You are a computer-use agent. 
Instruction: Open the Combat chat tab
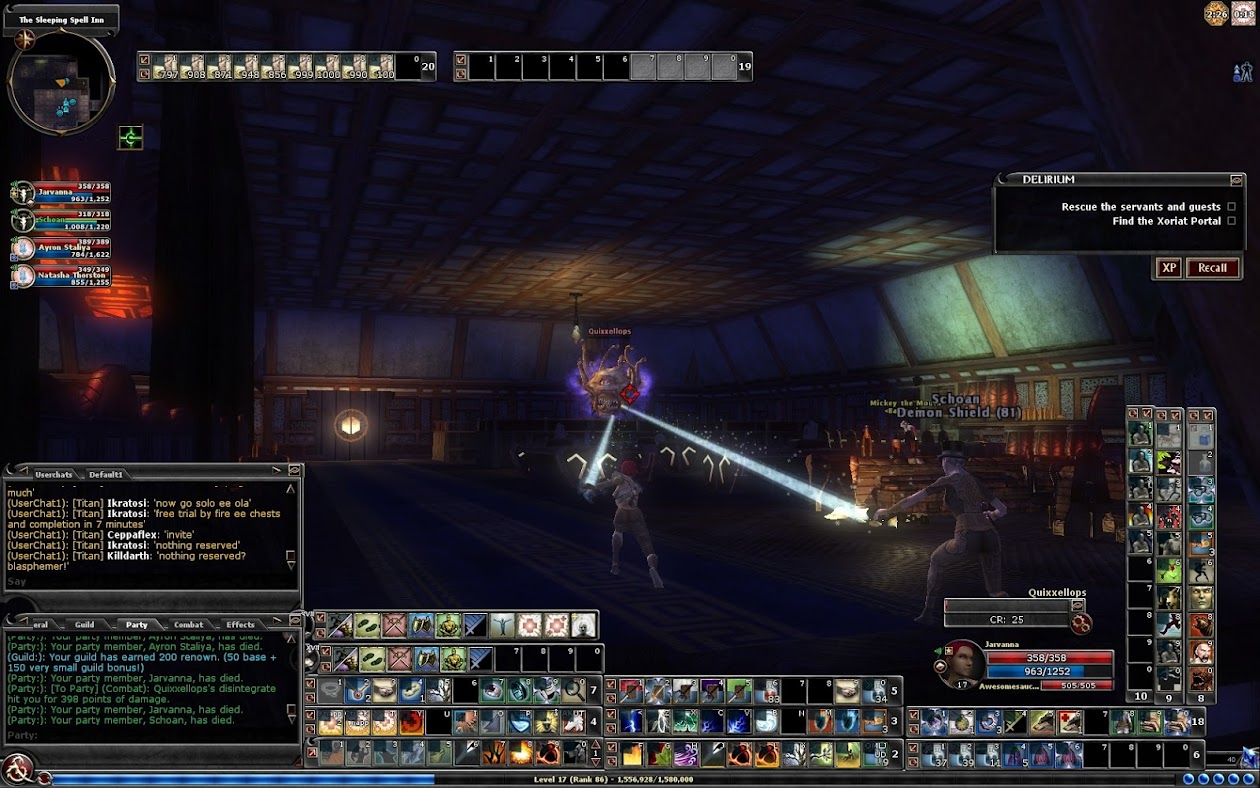pyautogui.click(x=188, y=625)
